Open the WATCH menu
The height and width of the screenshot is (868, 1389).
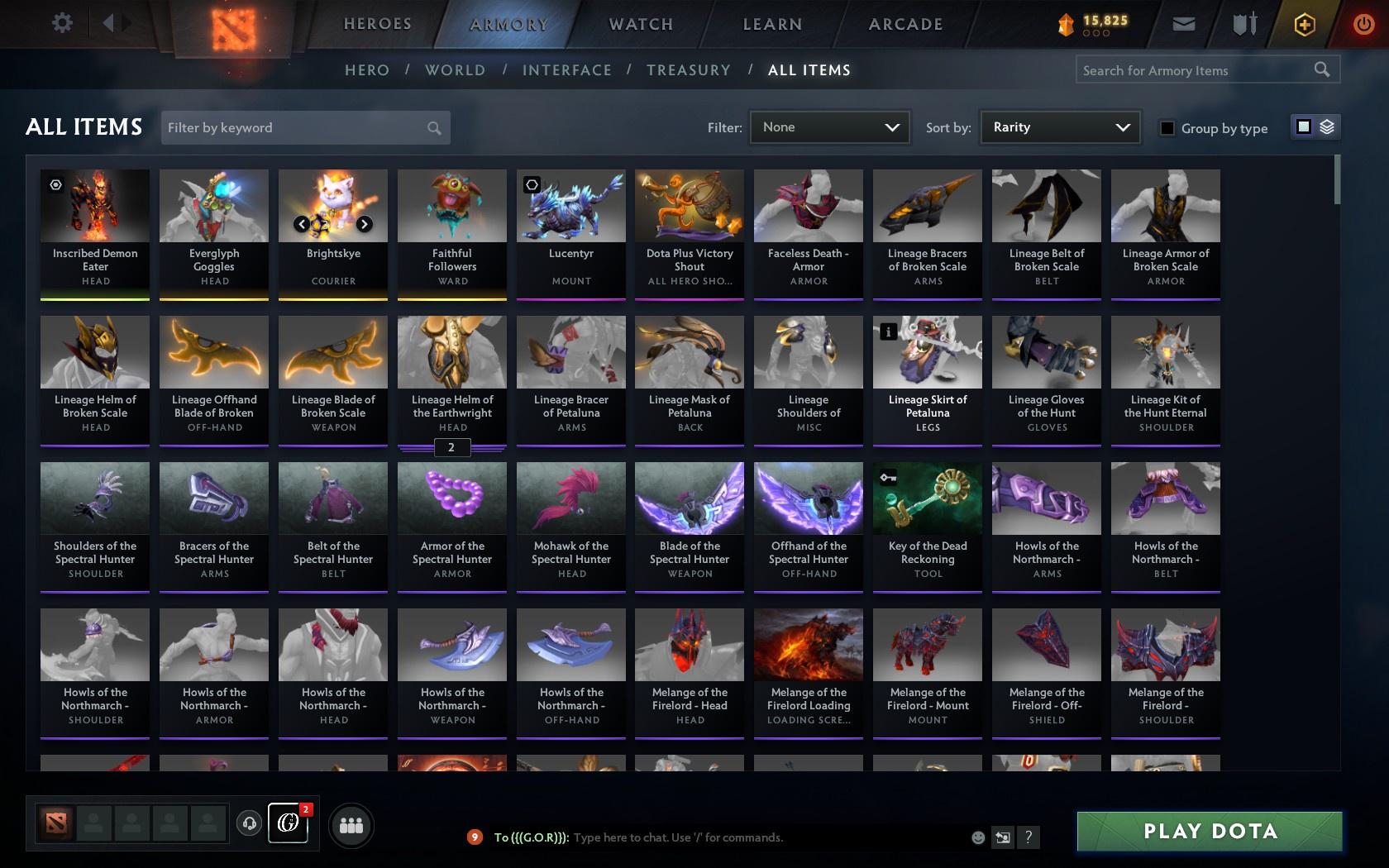(639, 24)
